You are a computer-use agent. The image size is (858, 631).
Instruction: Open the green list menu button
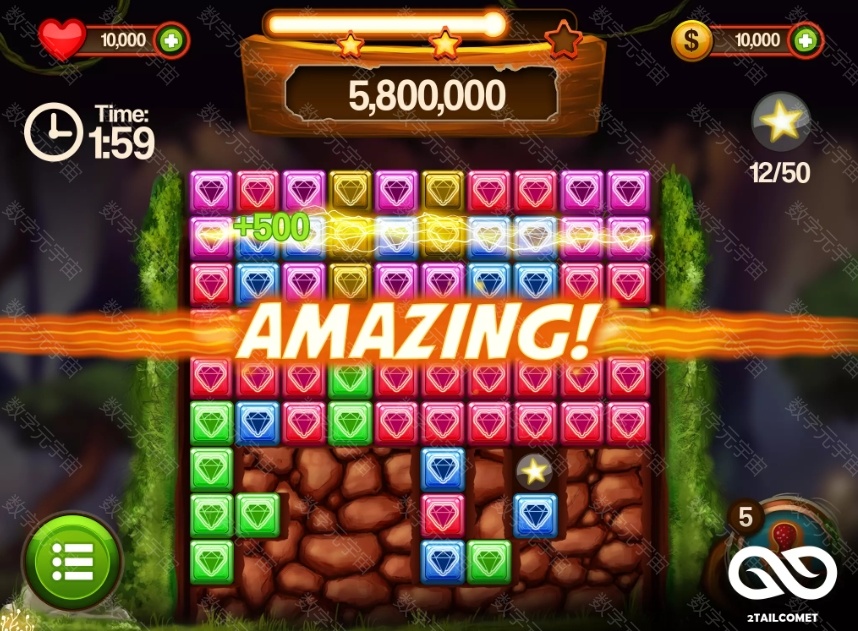tap(72, 562)
